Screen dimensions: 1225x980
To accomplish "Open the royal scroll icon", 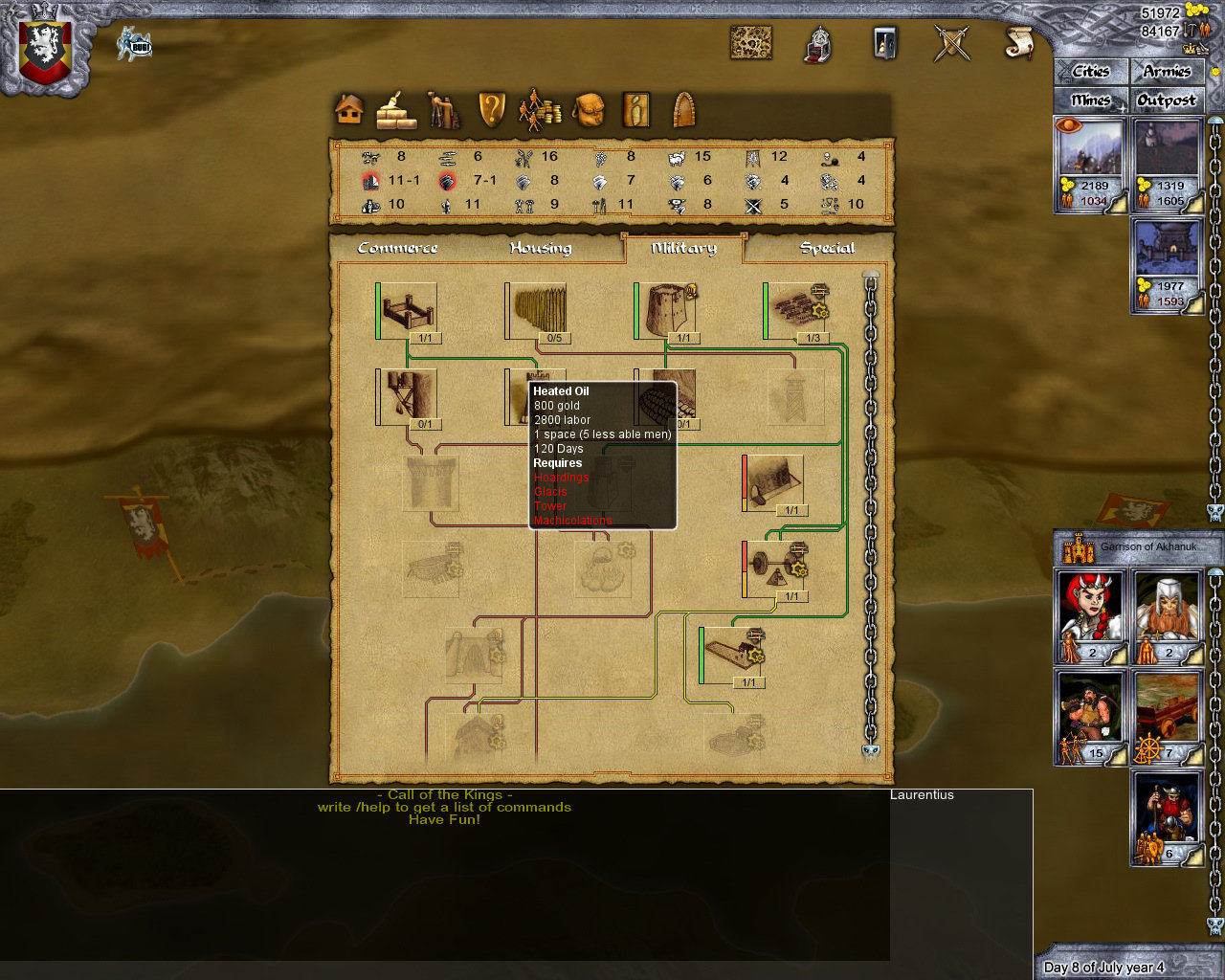I will point(1017,43).
